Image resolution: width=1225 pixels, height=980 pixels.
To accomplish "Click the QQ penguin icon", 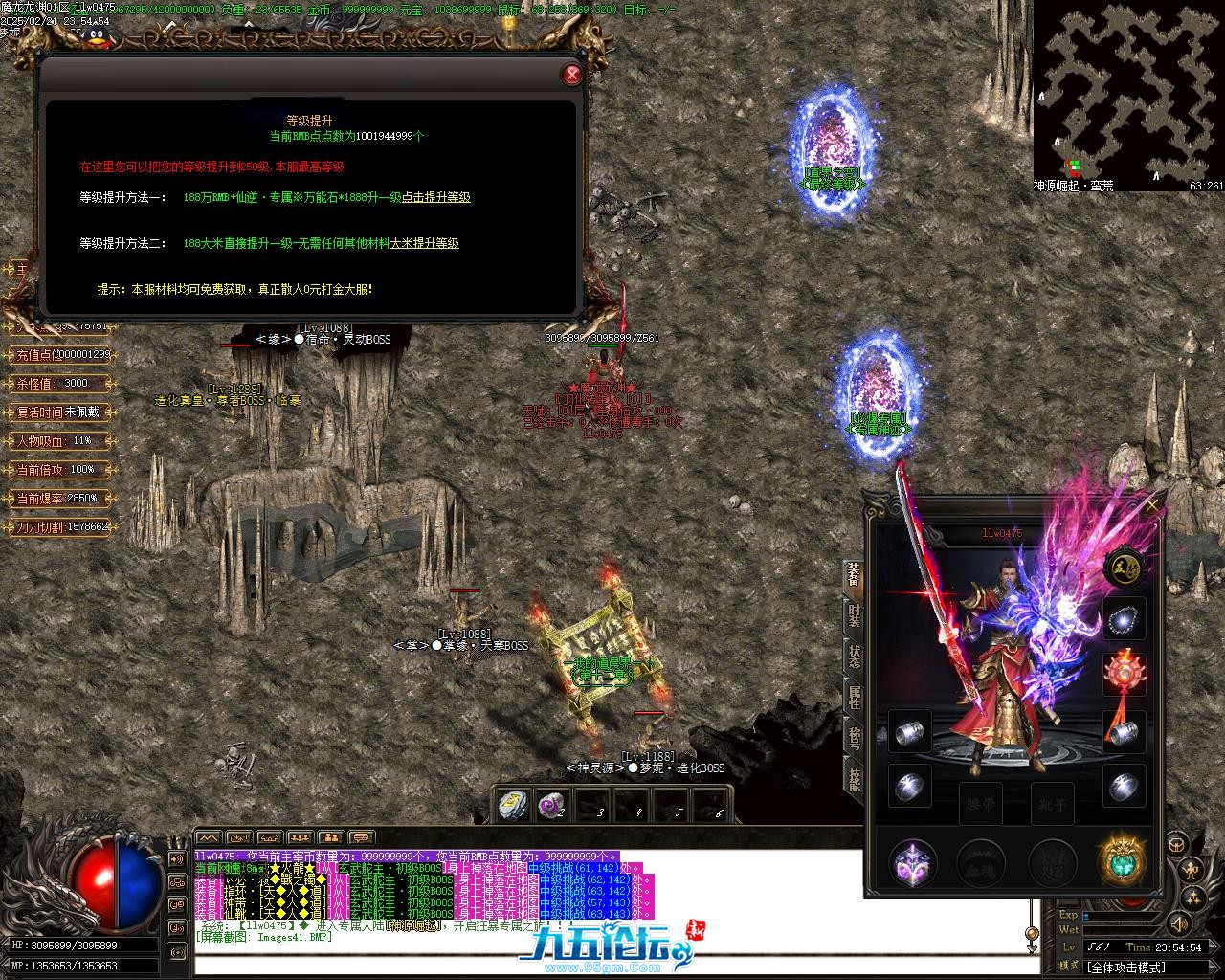I will click(x=97, y=36).
